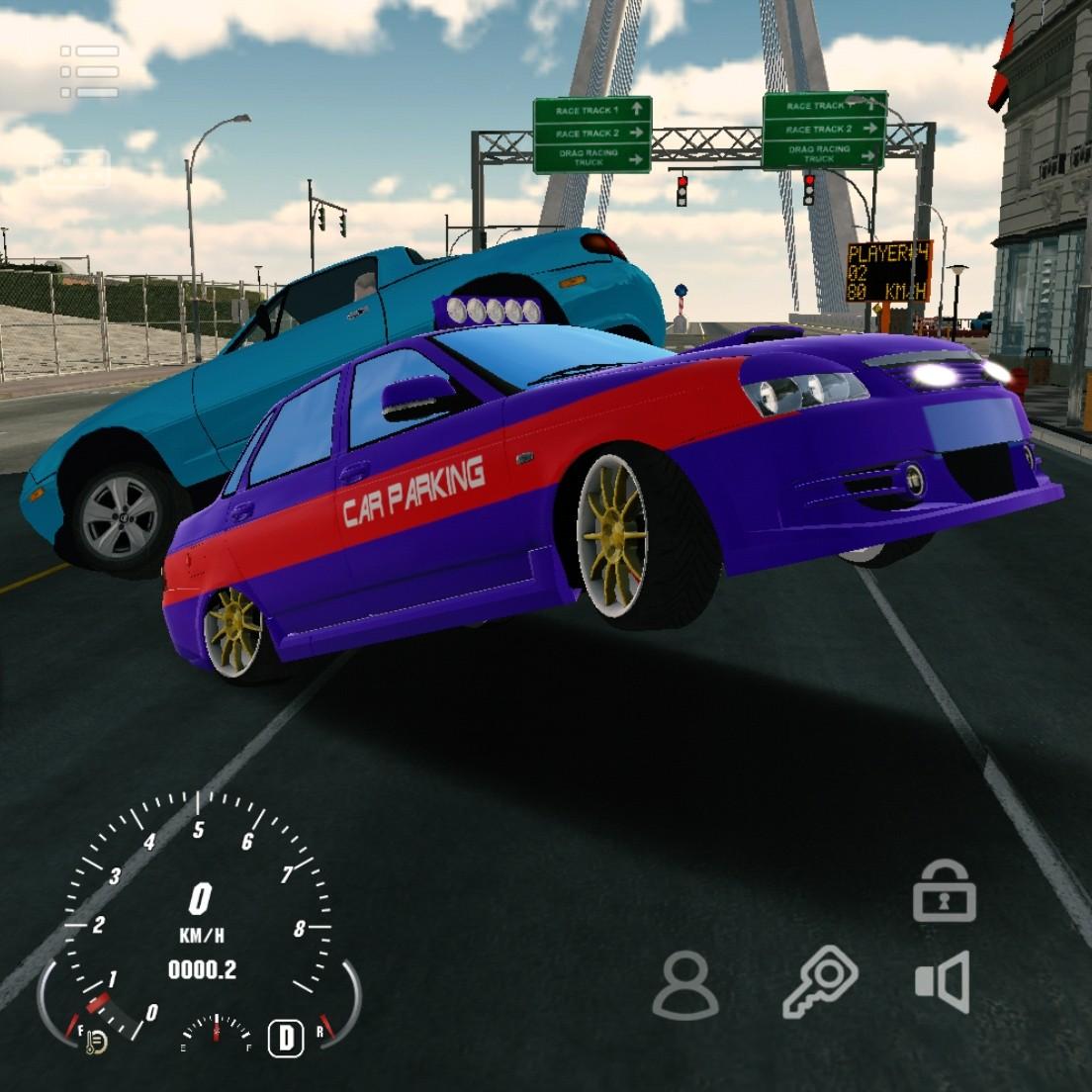Tap the faint rounded-rectangle button under the list icon

coord(74,168)
